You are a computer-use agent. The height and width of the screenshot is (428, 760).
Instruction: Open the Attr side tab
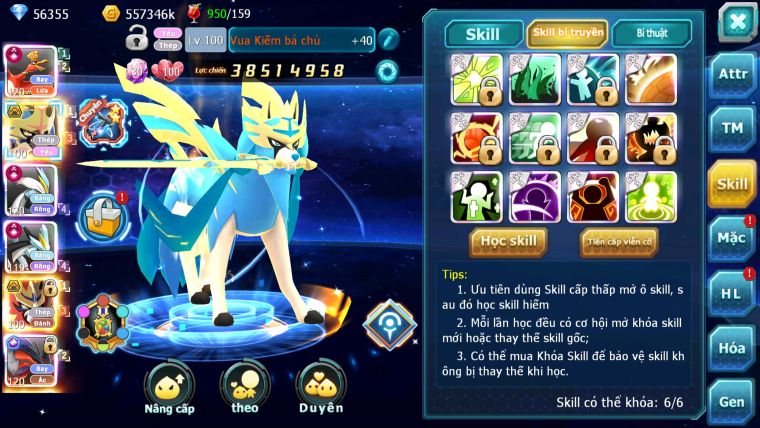(x=732, y=75)
